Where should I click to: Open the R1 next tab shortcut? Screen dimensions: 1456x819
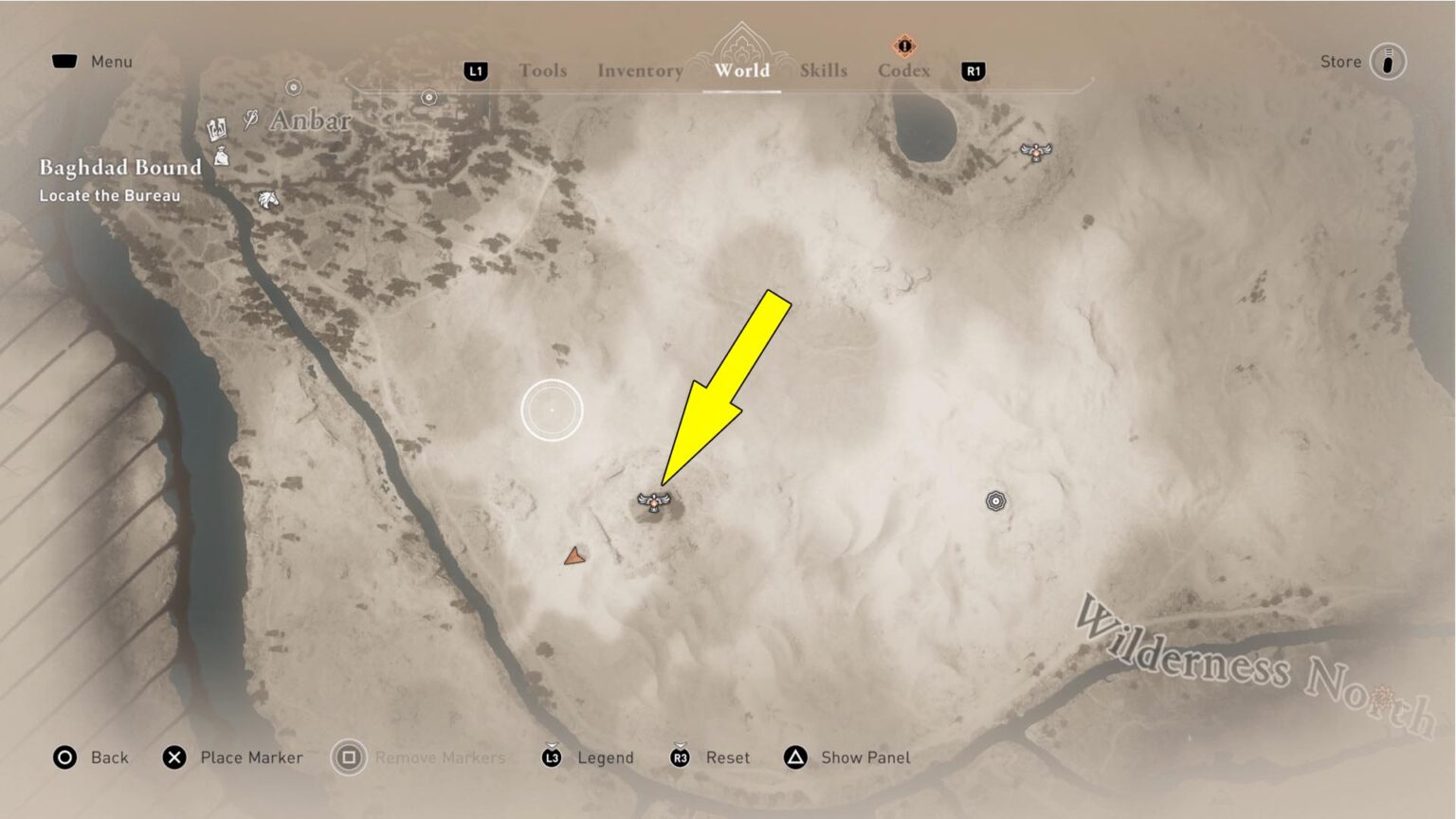974,71
